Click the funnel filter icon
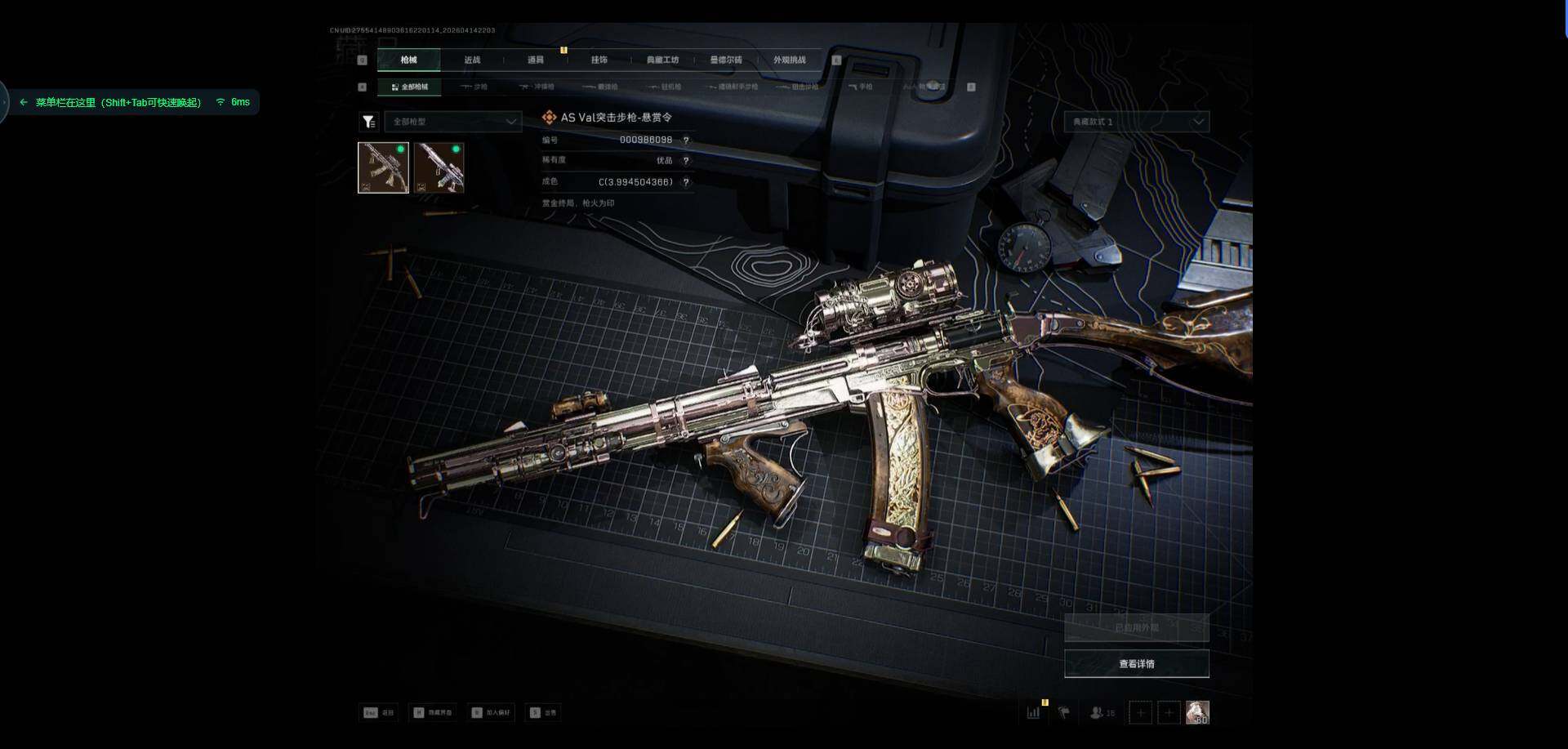This screenshot has width=1568, height=749. coord(368,122)
